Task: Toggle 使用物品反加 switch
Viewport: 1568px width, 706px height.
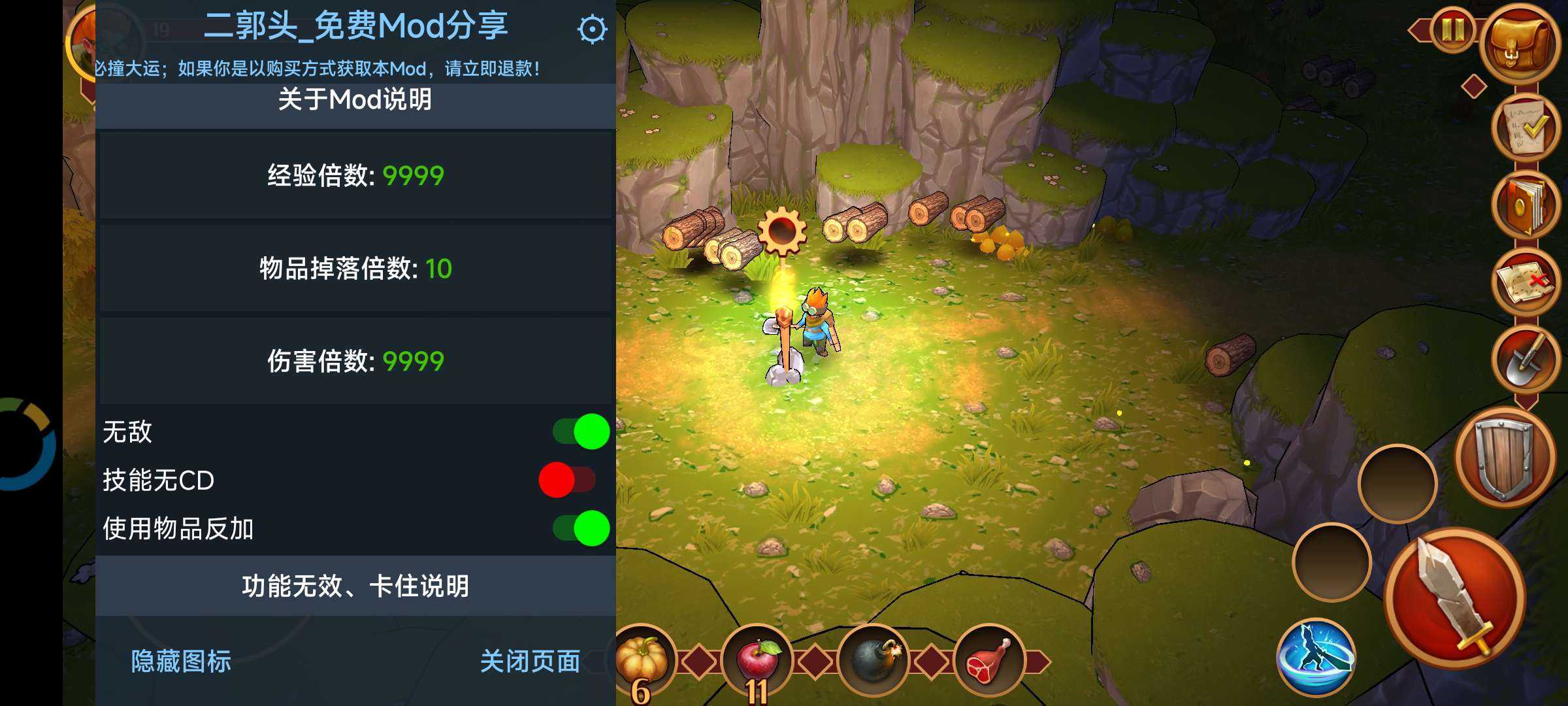Action: [x=581, y=528]
